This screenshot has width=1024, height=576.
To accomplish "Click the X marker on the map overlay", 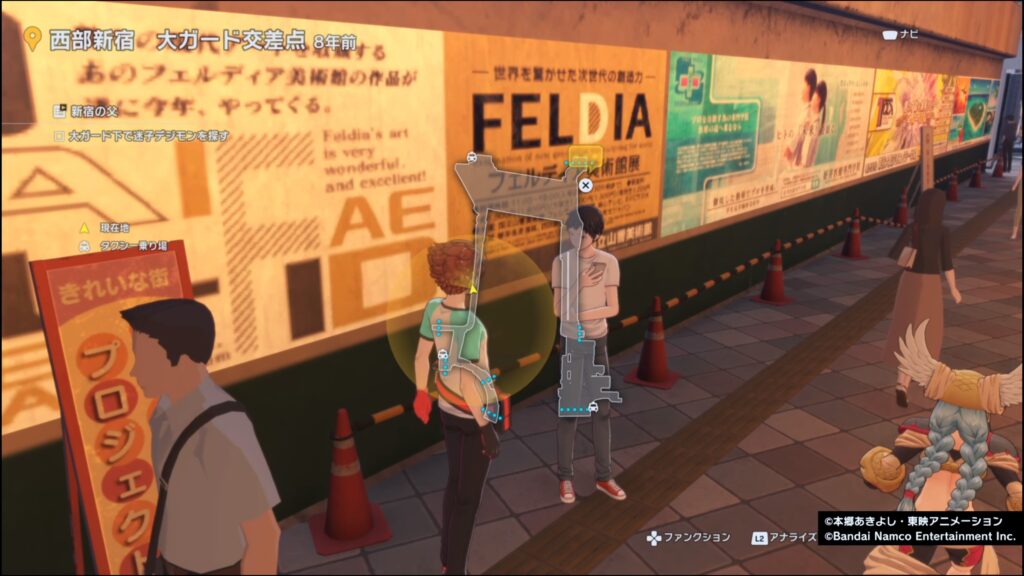I will point(586,185).
